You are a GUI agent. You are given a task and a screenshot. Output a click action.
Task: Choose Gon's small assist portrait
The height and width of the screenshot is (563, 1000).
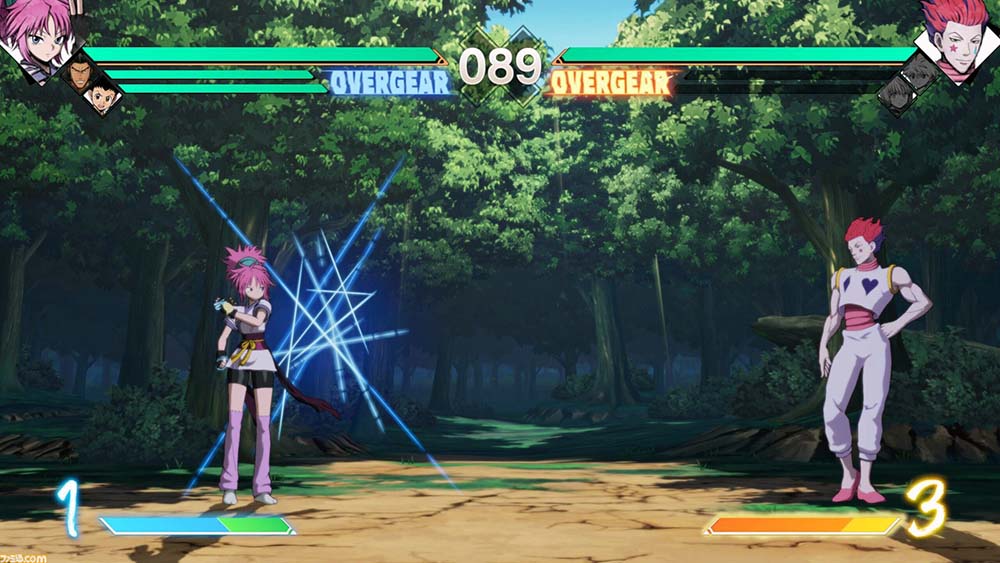[x=101, y=96]
